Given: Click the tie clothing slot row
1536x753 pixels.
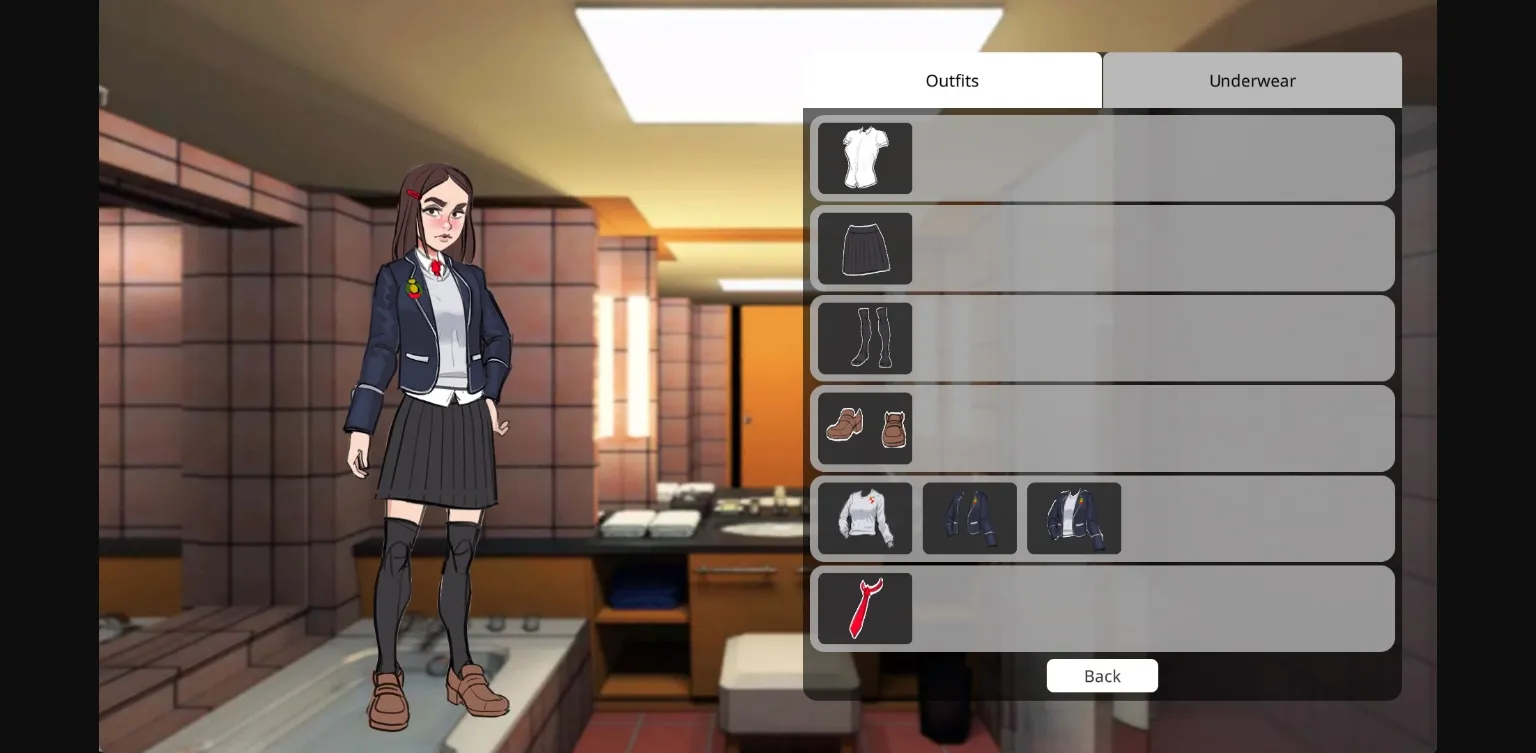Looking at the screenshot, I should point(1150,608).
